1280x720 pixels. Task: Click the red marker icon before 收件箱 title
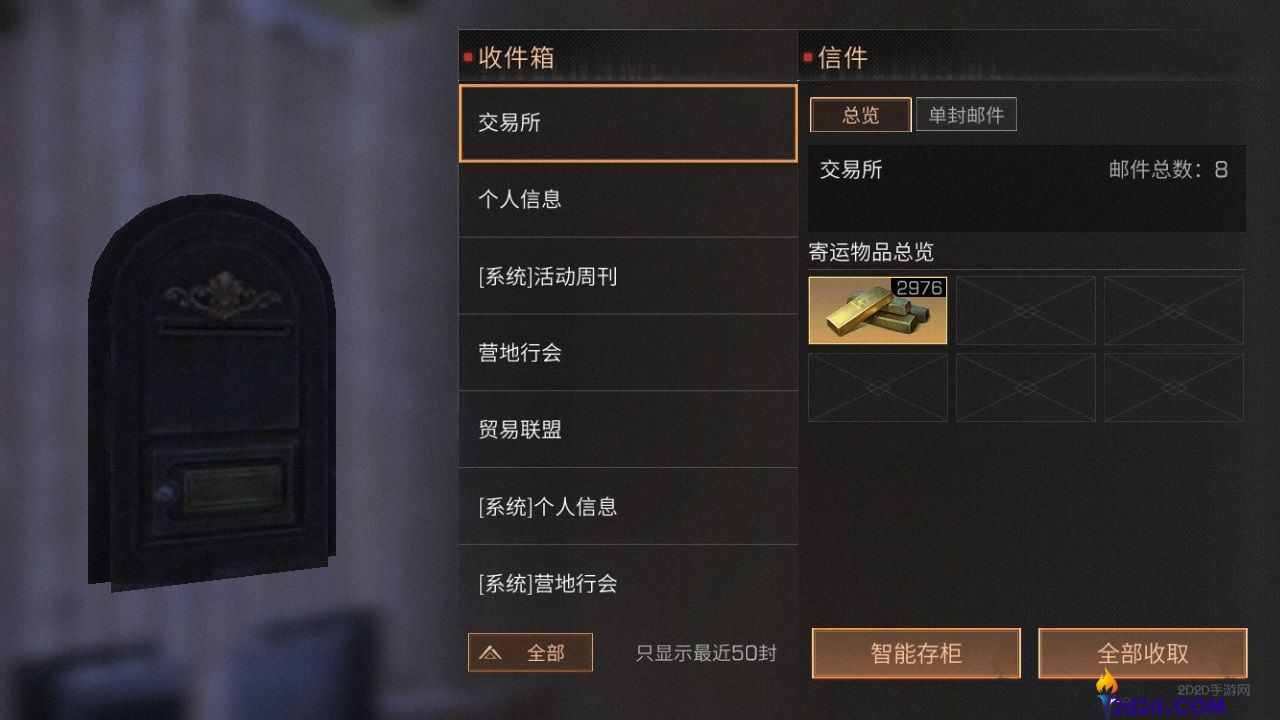click(466, 58)
